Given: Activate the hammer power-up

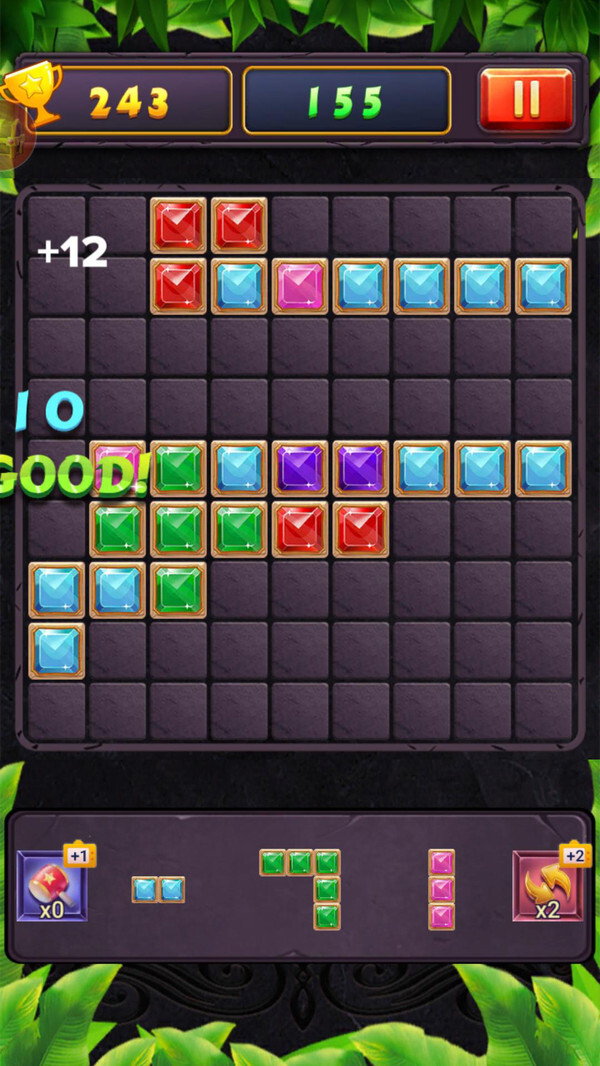Looking at the screenshot, I should tap(52, 885).
